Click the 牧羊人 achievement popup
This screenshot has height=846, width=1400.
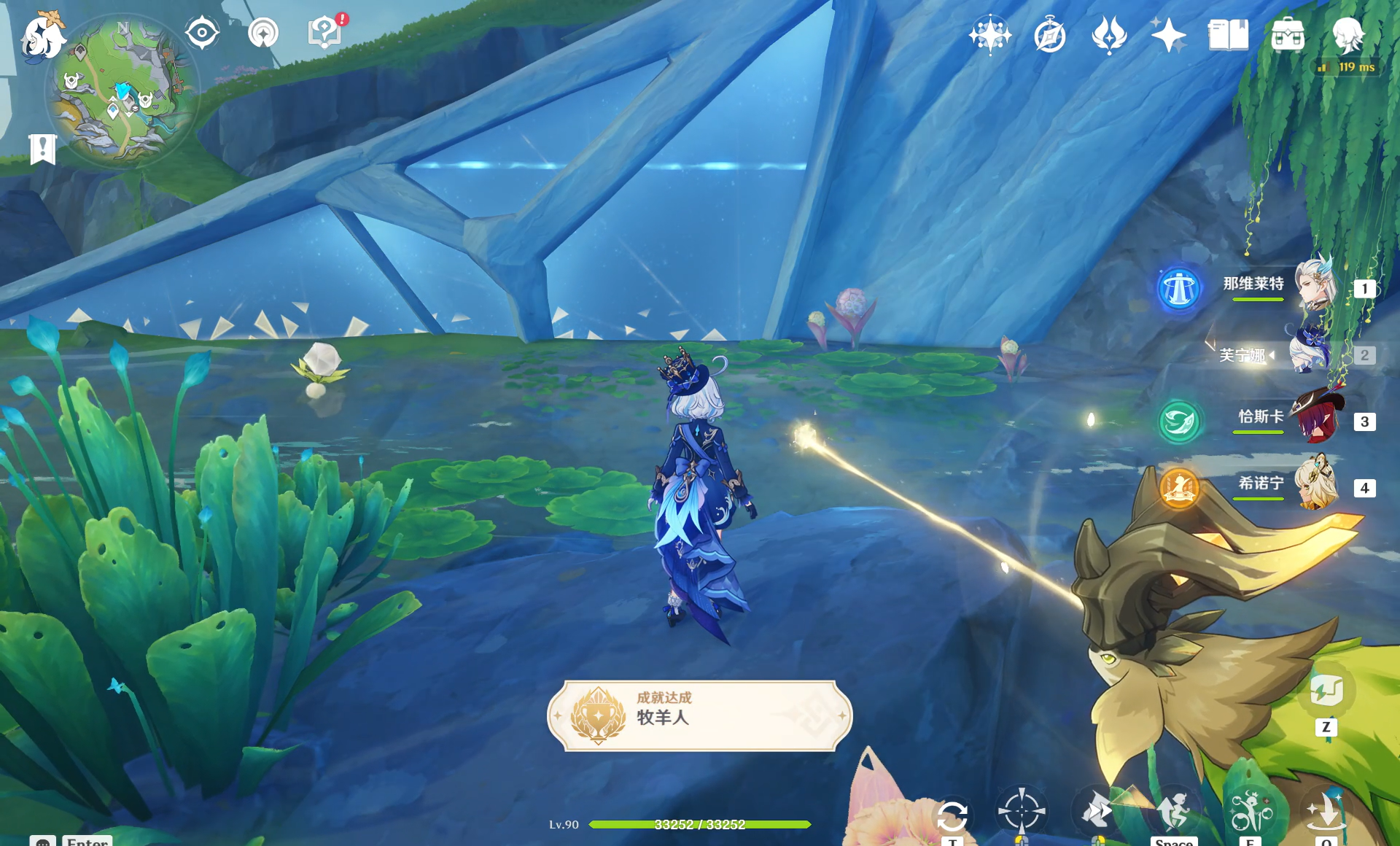pos(699,715)
